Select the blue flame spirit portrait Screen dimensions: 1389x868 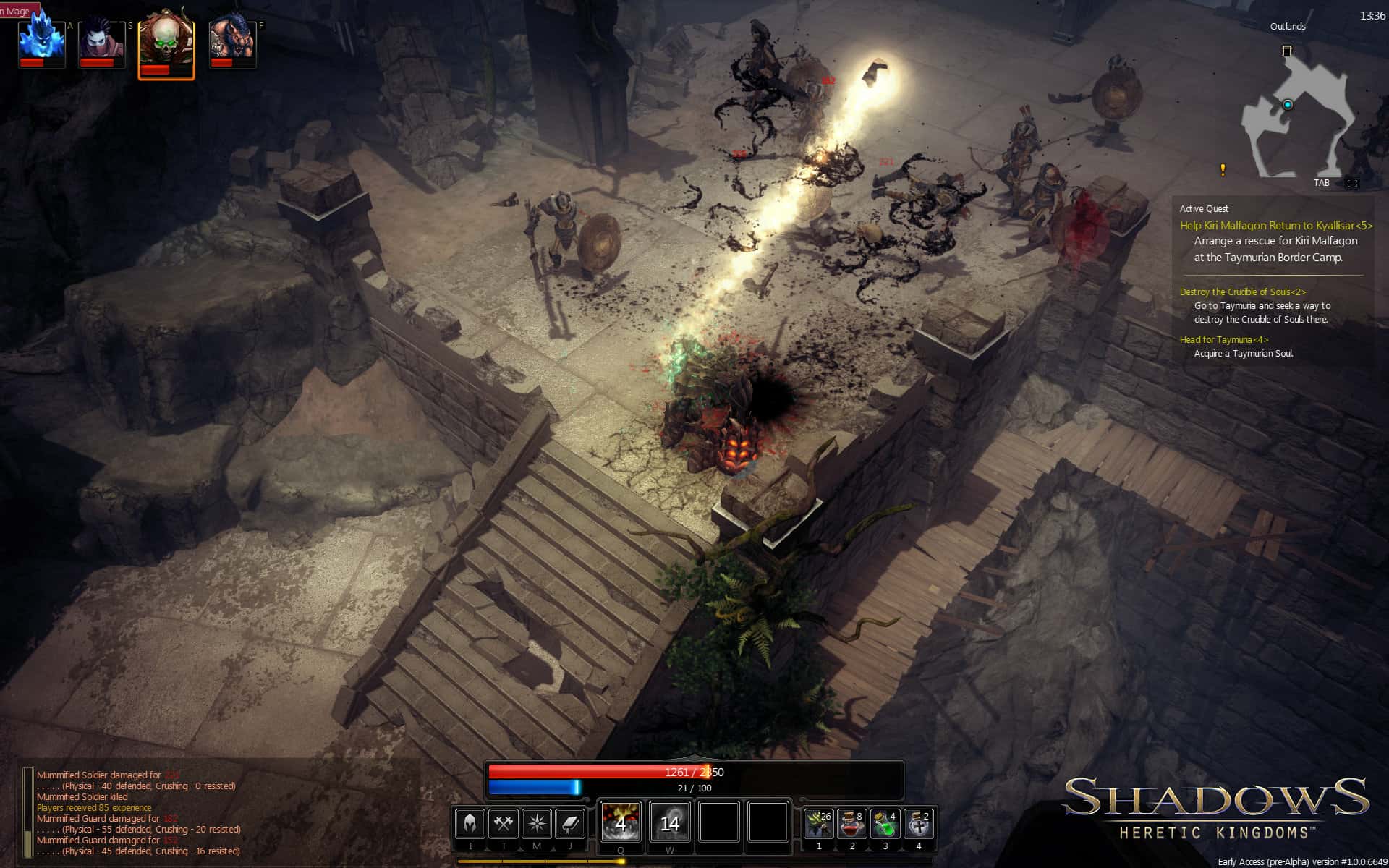(41, 41)
